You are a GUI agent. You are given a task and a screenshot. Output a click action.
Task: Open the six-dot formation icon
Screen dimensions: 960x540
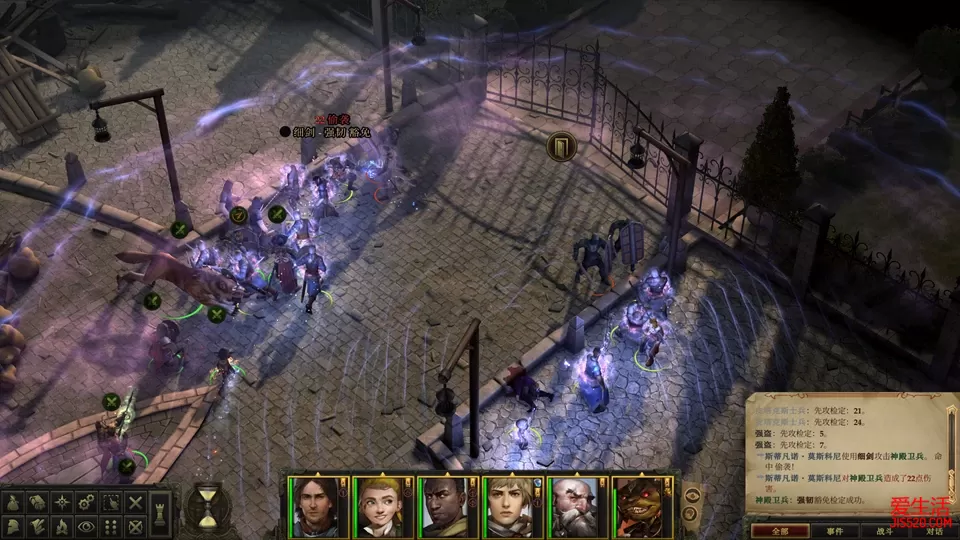click(111, 526)
